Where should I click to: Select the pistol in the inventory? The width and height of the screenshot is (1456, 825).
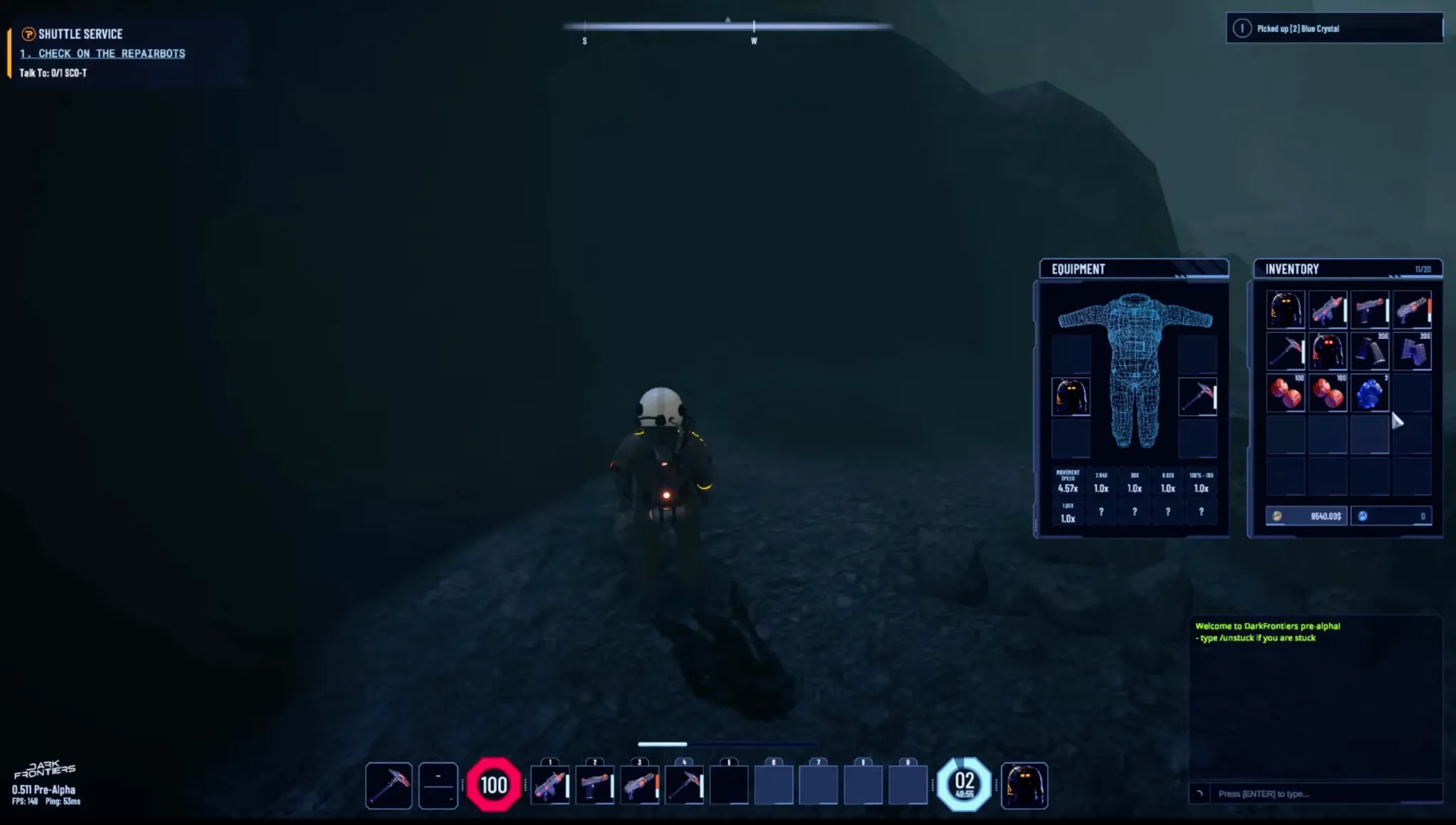[1370, 308]
